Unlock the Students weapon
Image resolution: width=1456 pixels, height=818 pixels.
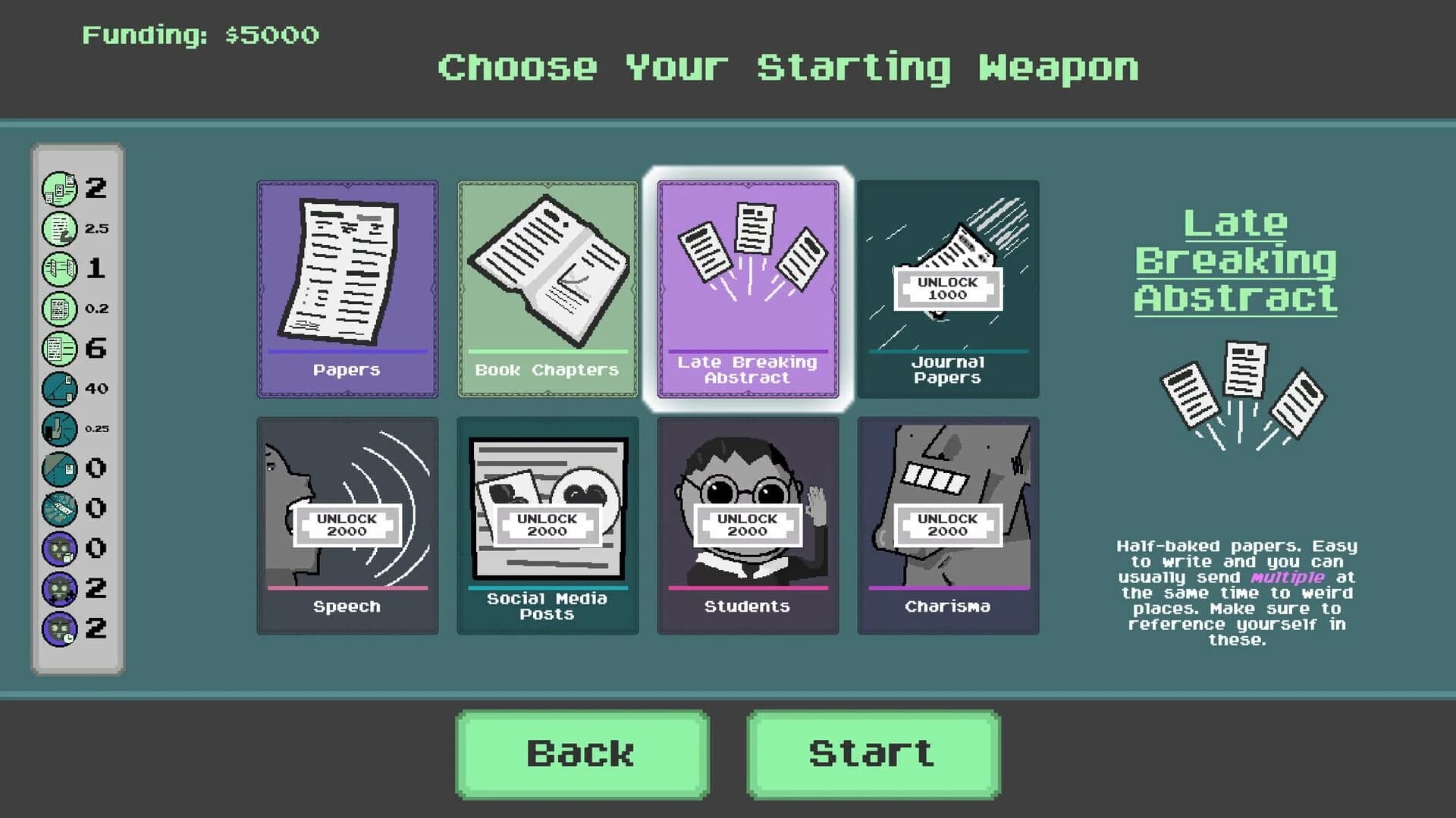(x=748, y=525)
